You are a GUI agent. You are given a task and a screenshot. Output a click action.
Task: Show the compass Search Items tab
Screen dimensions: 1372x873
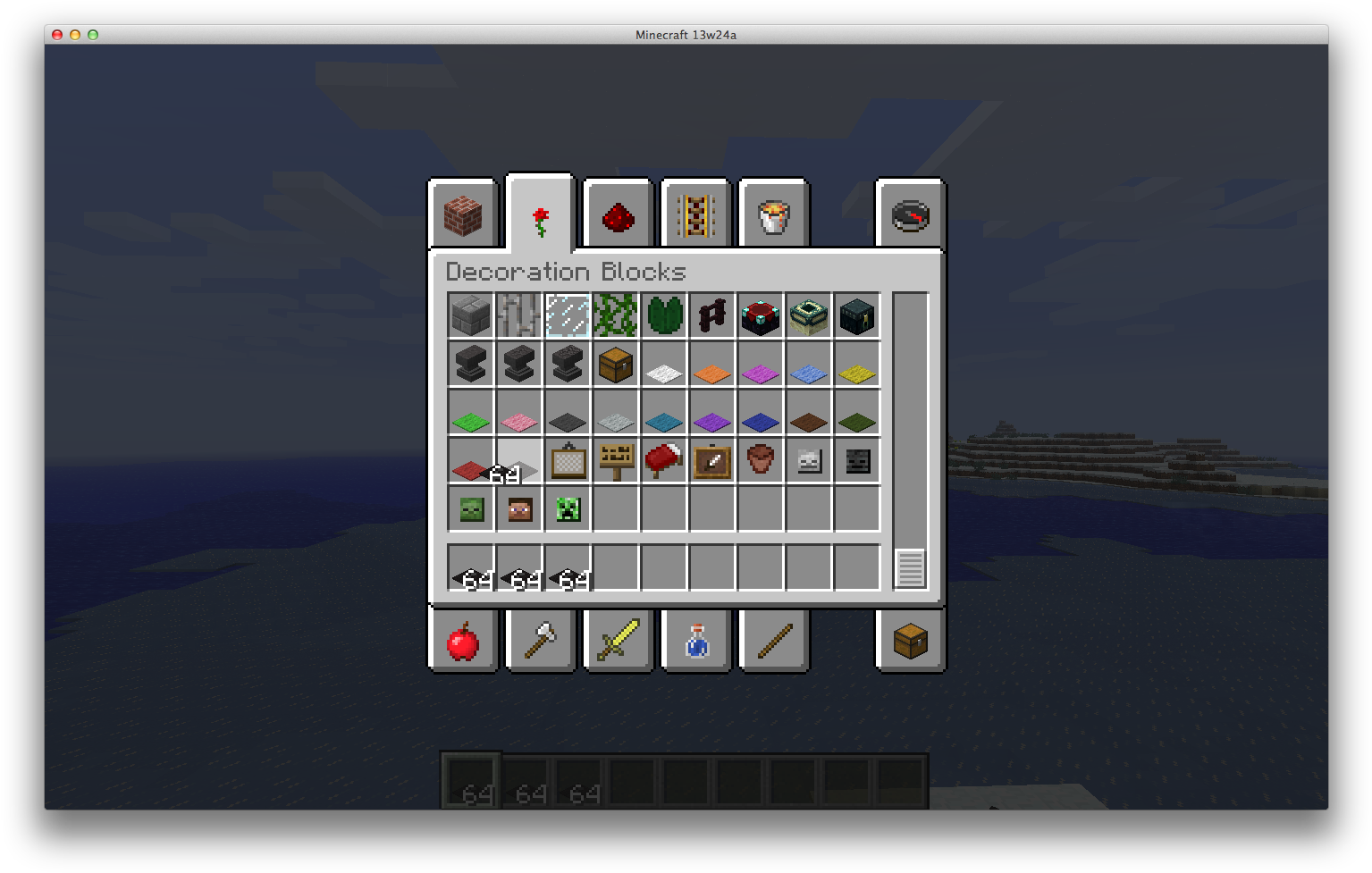911,216
